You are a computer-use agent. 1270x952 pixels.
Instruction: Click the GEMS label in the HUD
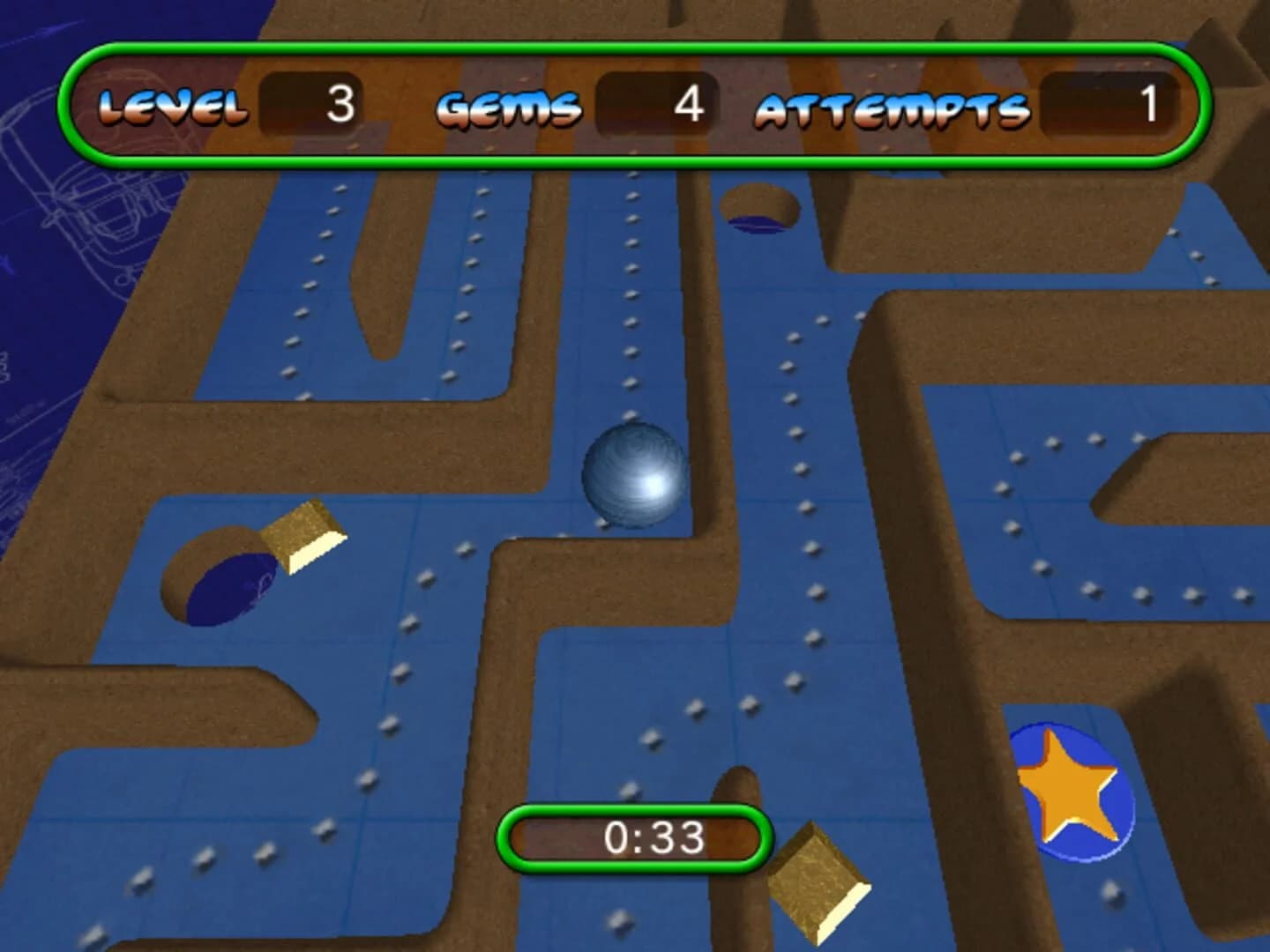510,106
